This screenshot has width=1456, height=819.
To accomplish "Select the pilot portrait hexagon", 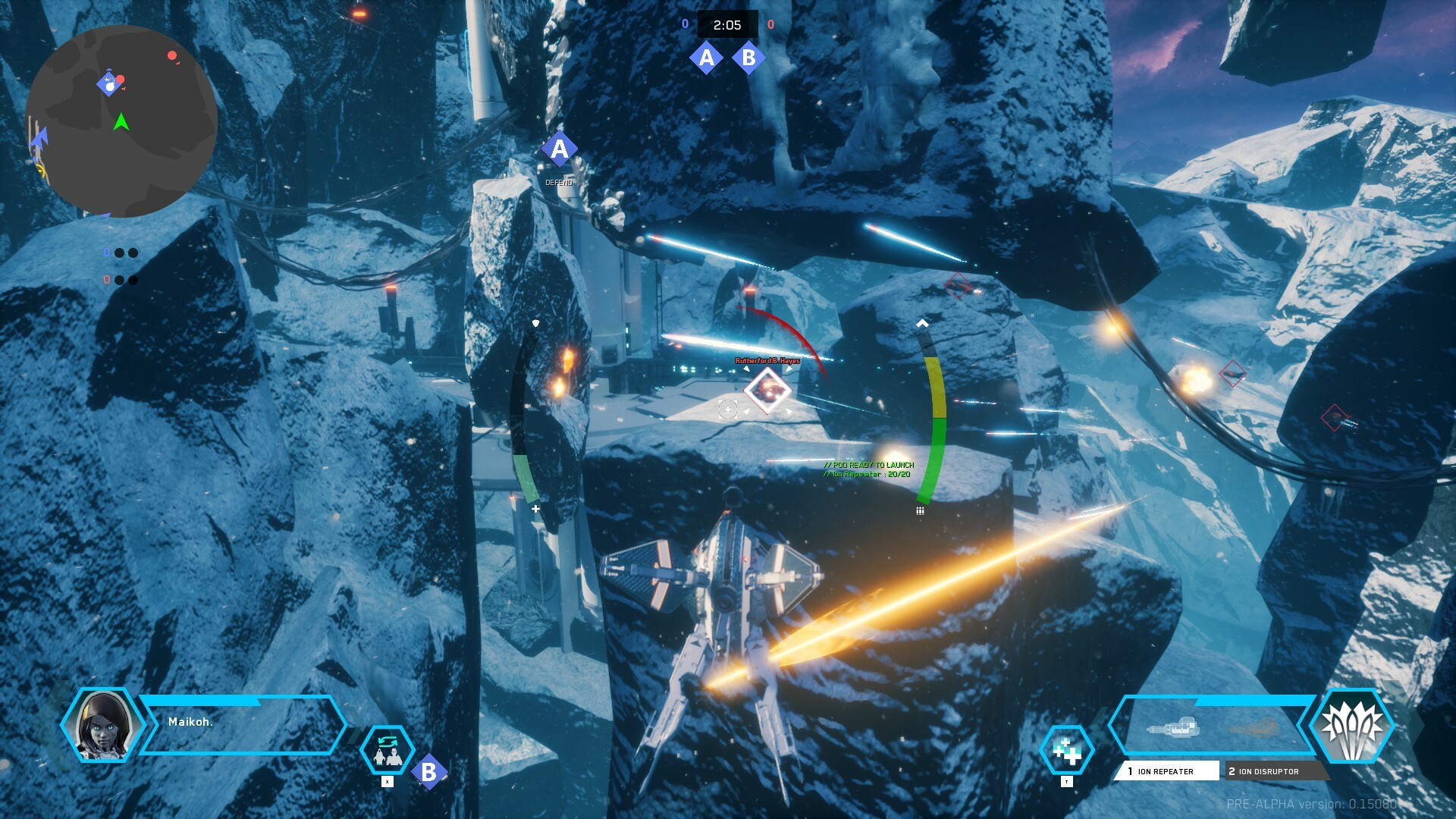I will tap(102, 725).
